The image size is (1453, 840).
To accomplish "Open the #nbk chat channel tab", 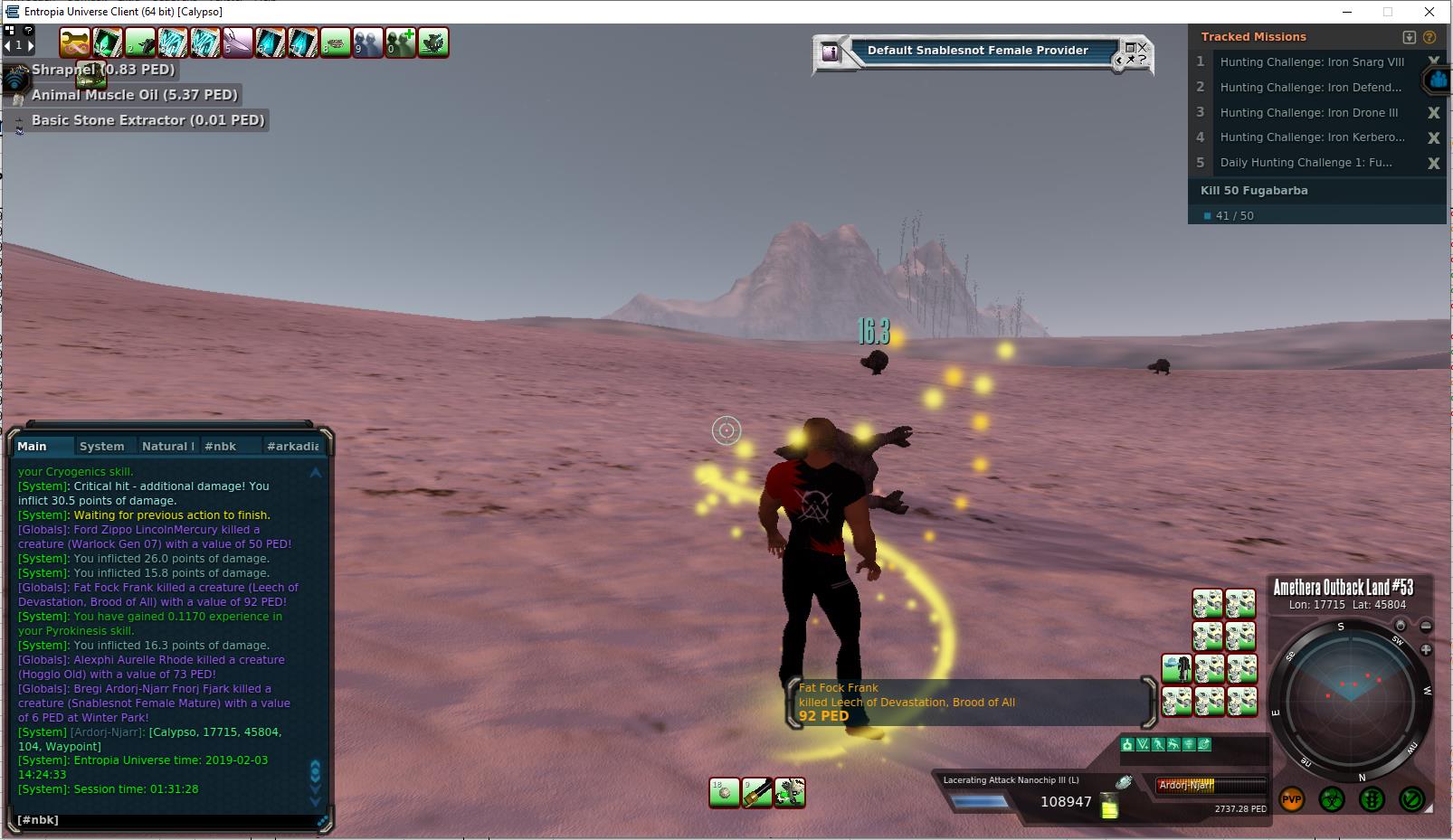I will click(x=220, y=446).
